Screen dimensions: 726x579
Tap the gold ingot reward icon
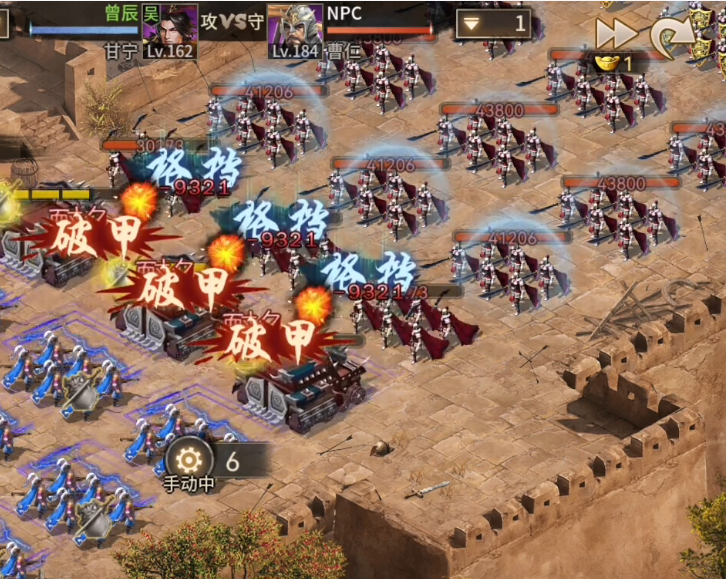pyautogui.click(x=607, y=63)
